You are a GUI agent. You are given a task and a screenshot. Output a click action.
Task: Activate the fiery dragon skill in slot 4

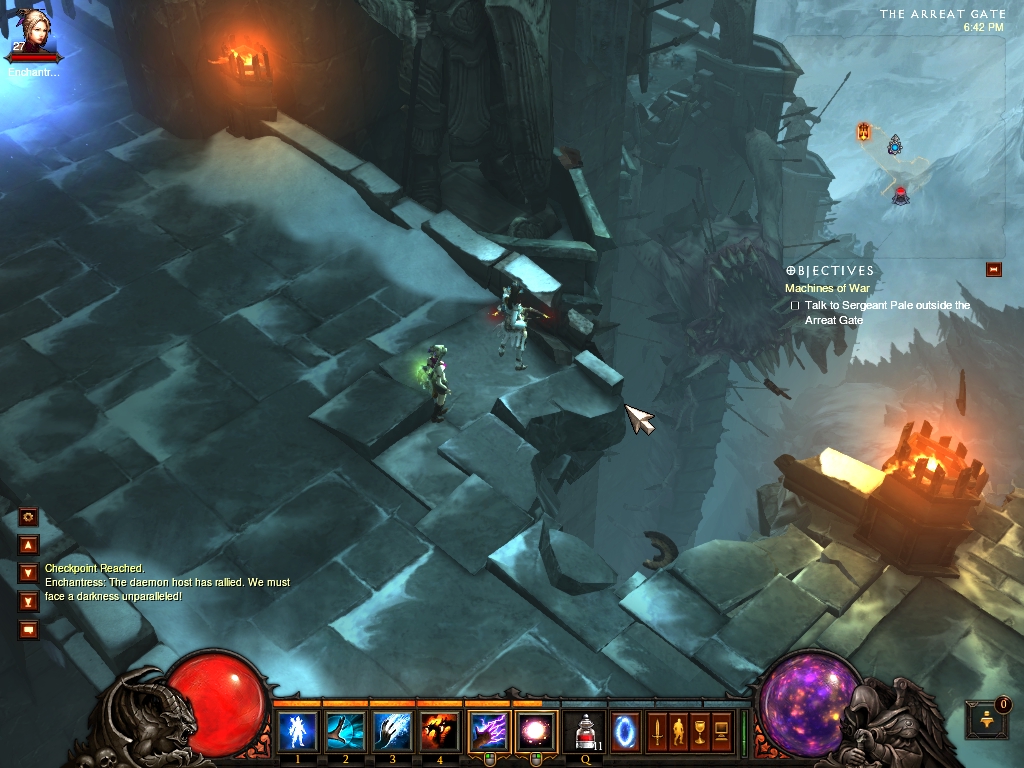tap(439, 731)
